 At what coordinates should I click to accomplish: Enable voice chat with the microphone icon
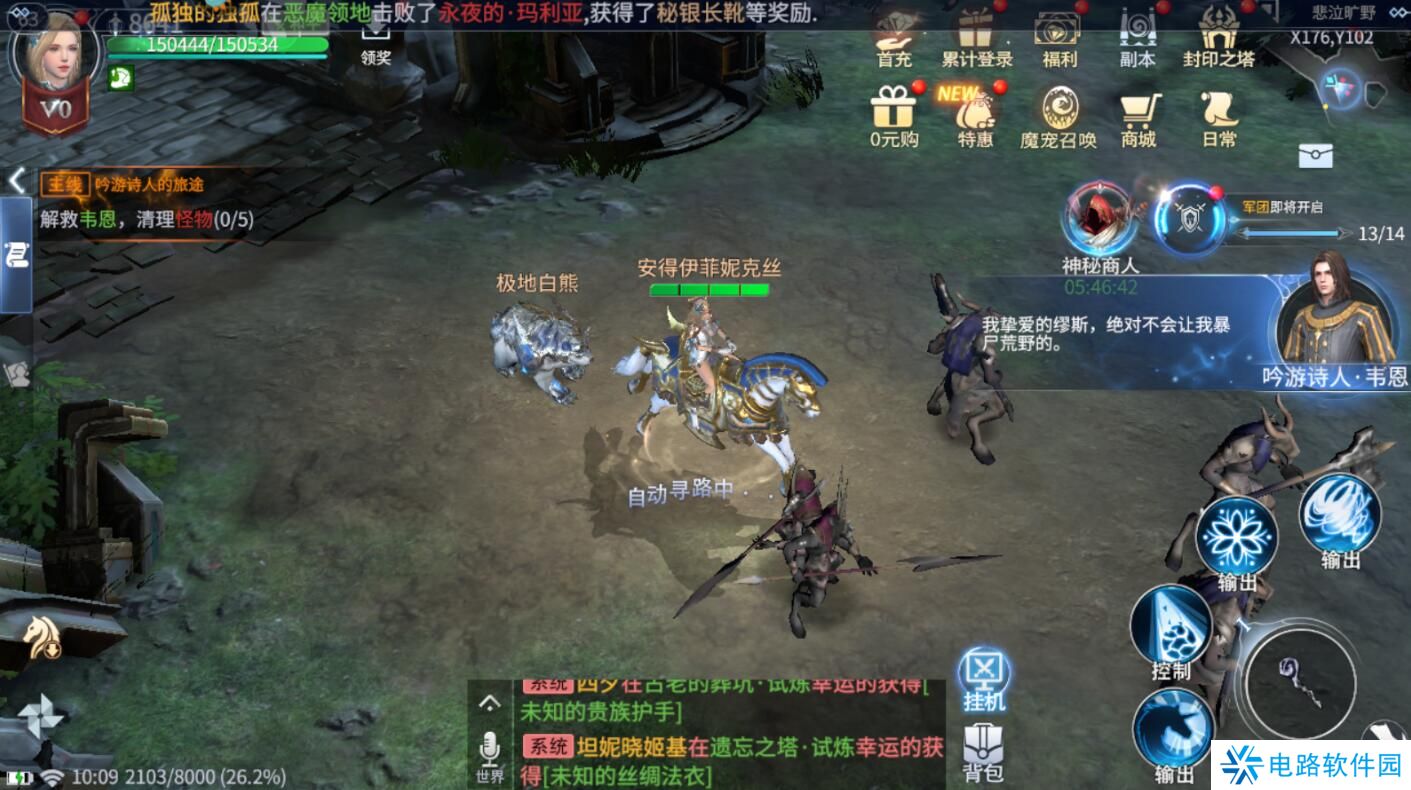(x=490, y=744)
